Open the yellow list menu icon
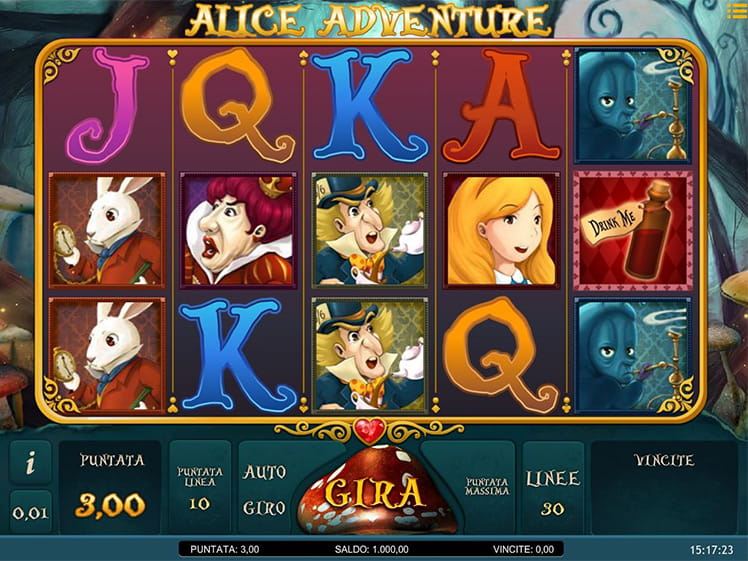Screen dimensions: 748x561 (x=737, y=10)
